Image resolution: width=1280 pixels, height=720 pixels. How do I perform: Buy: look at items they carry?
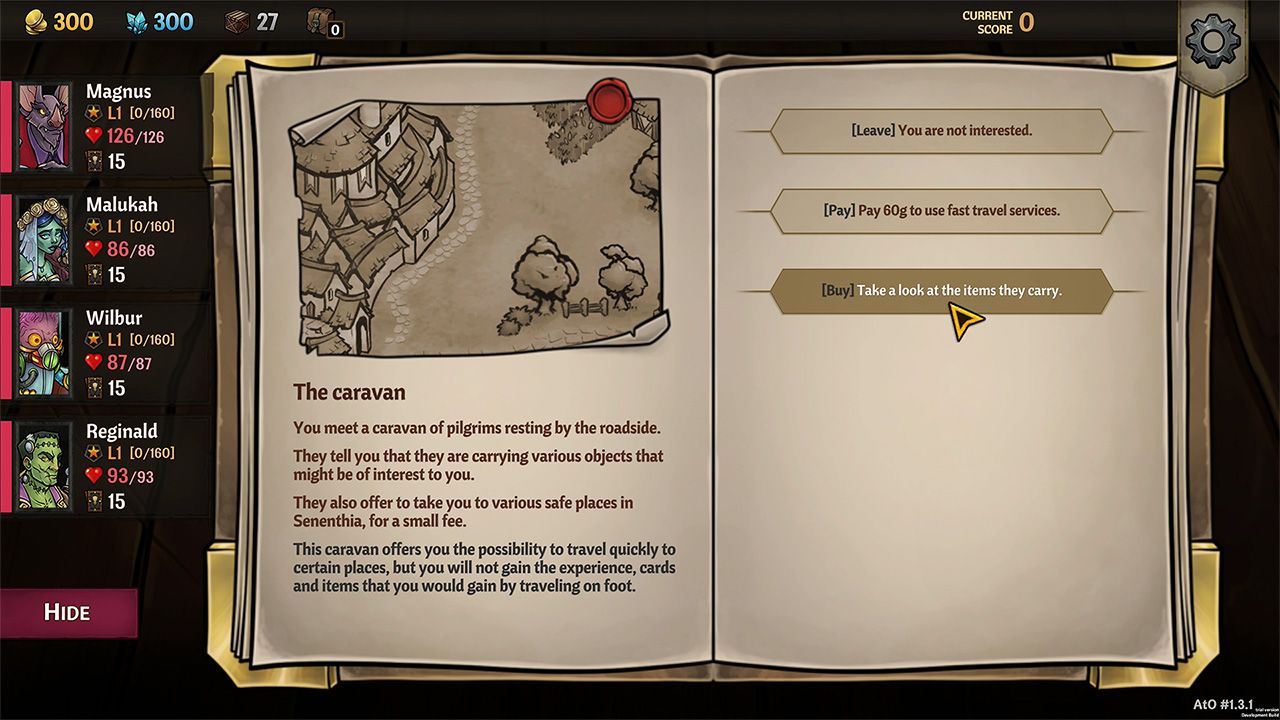[941, 291]
